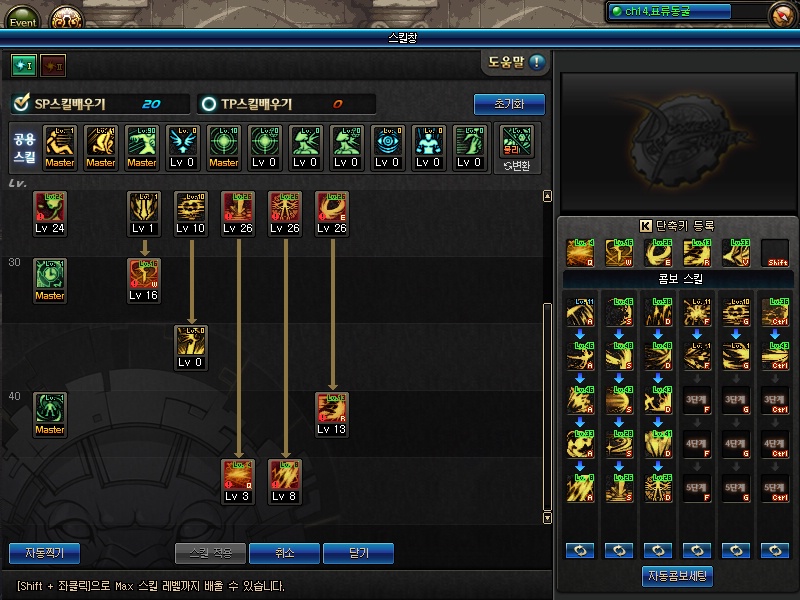The width and height of the screenshot is (800, 600).
Task: Select the Lv 10 skill icon
Action: point(190,206)
